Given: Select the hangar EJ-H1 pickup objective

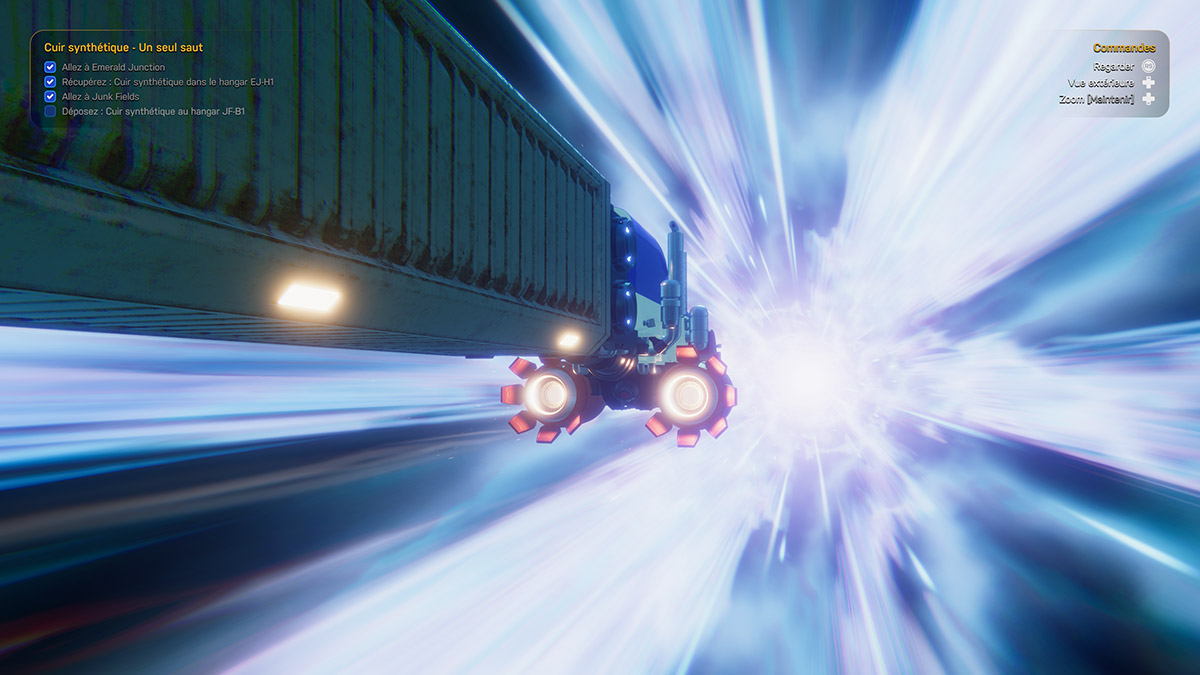Looking at the screenshot, I should point(167,82).
